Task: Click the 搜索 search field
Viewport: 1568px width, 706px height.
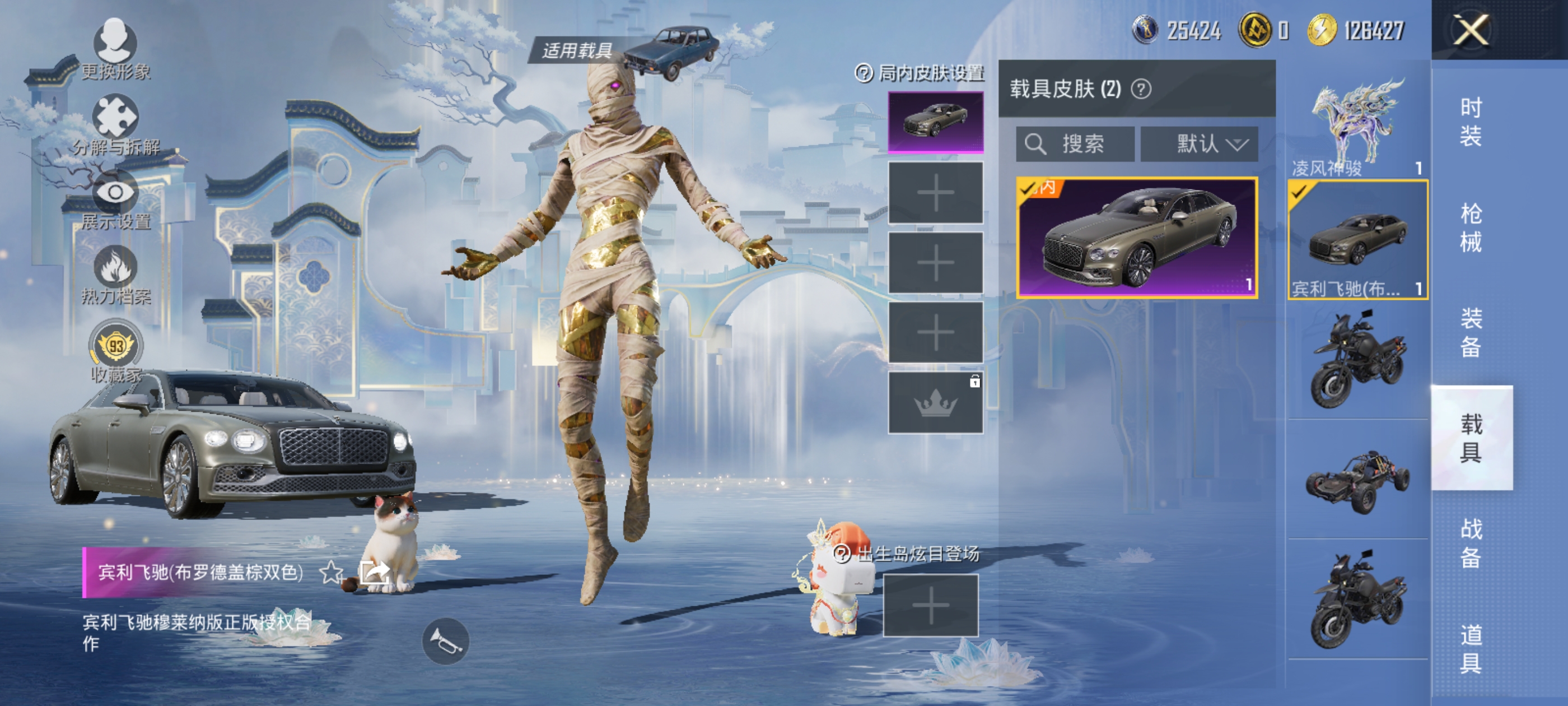Action: pyautogui.click(x=1075, y=145)
